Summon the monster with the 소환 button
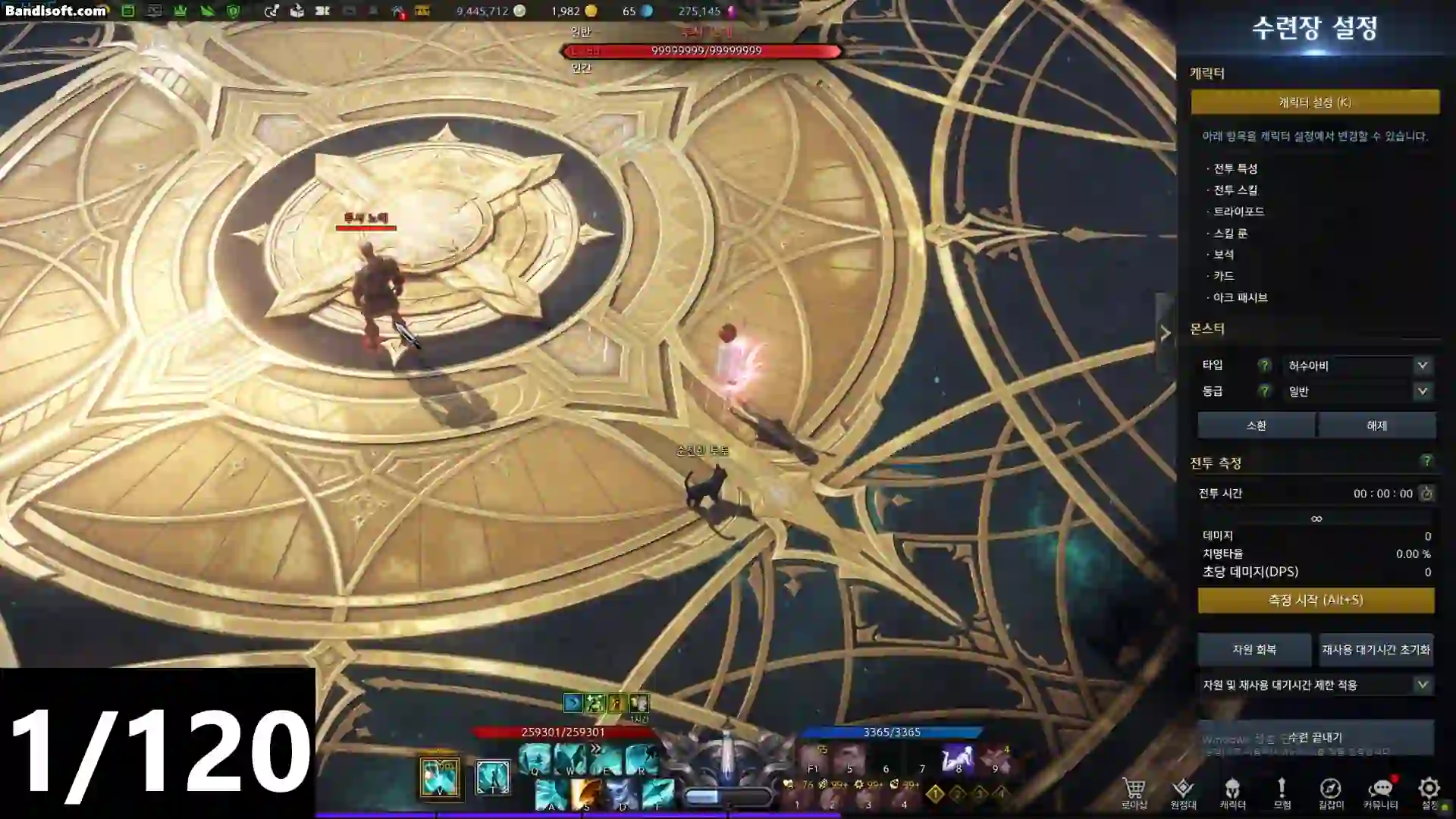The image size is (1456, 819). [1256, 425]
